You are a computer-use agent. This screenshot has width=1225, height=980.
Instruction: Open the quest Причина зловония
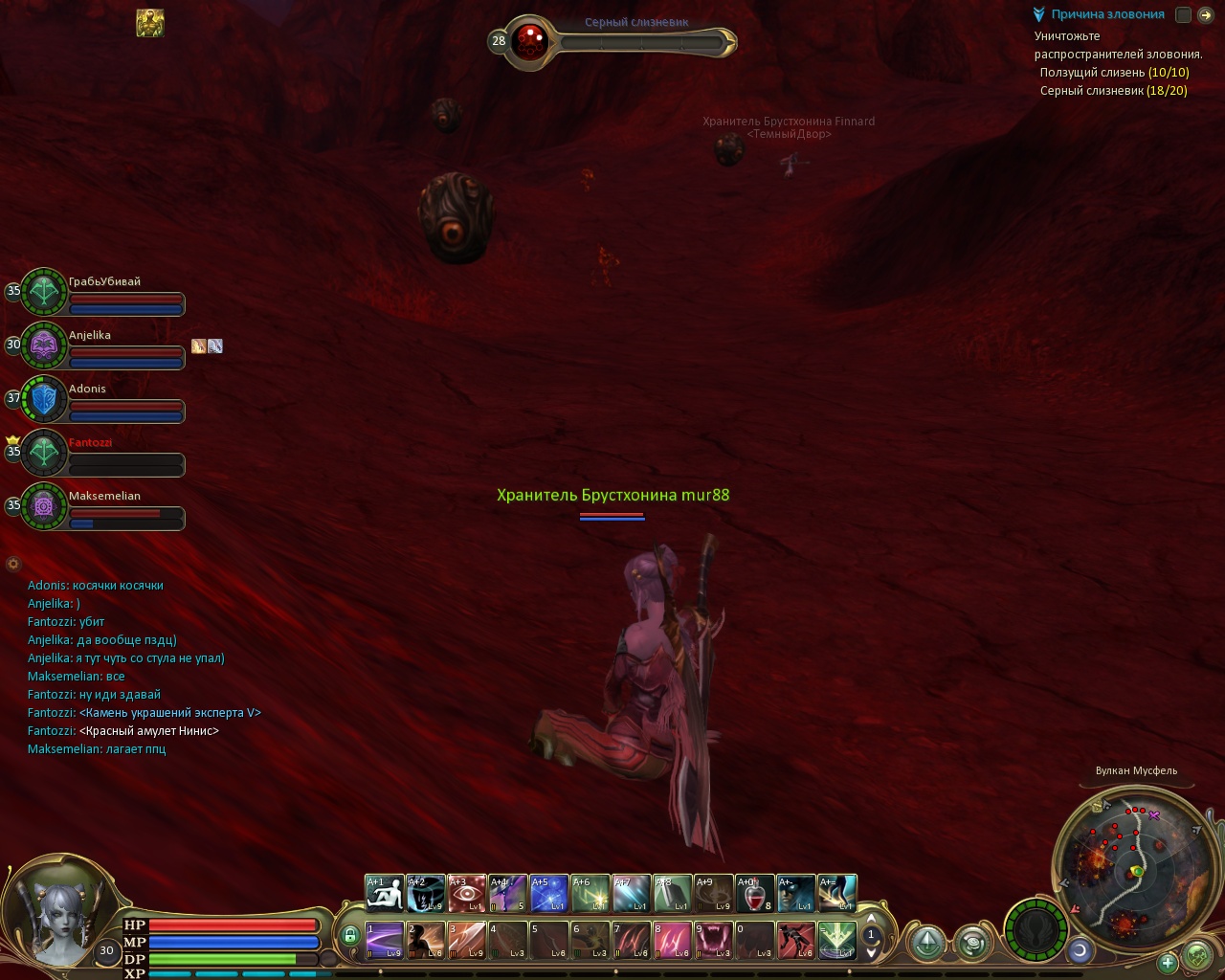[1107, 14]
